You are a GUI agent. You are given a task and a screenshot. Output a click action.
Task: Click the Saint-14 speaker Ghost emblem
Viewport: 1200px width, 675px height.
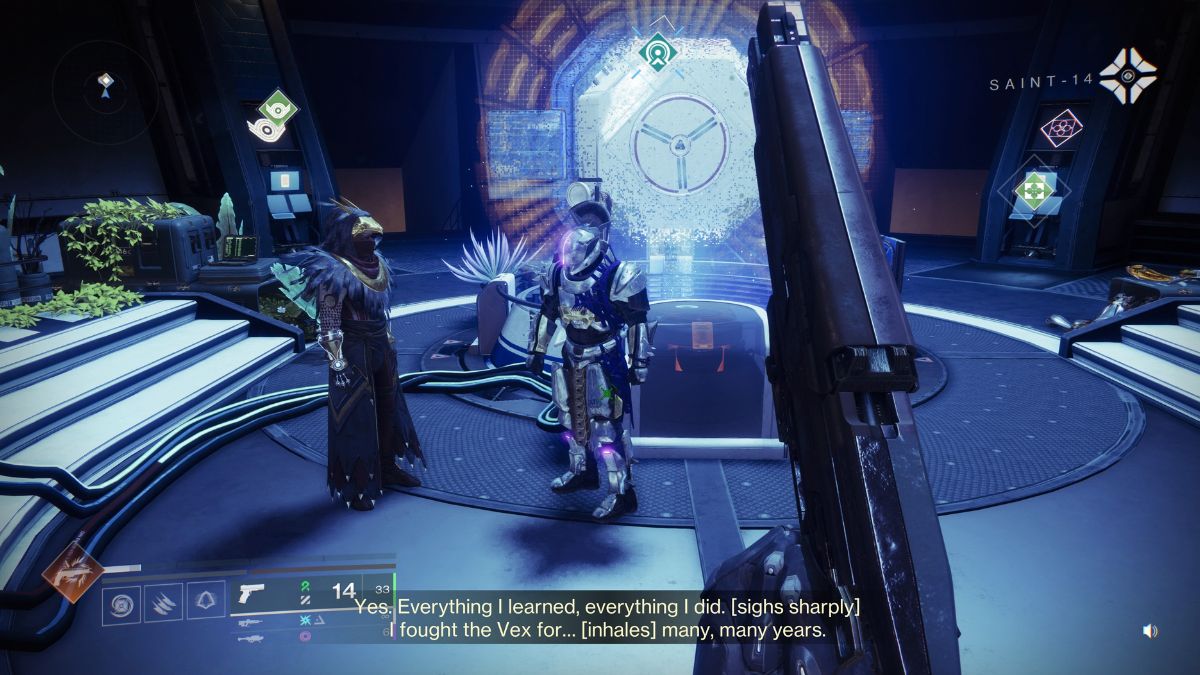click(x=1128, y=76)
